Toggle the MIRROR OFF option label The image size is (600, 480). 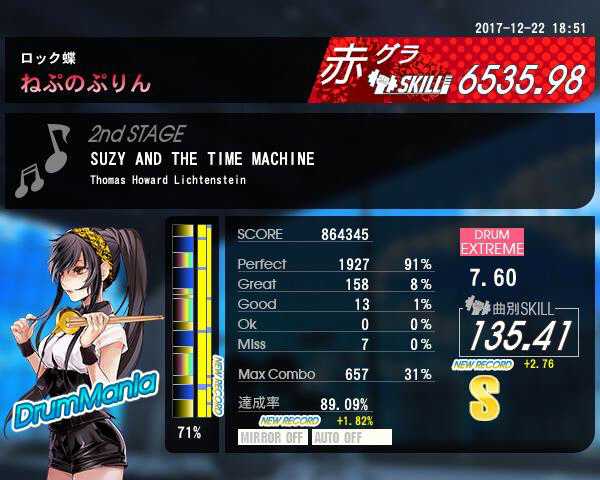(273, 437)
